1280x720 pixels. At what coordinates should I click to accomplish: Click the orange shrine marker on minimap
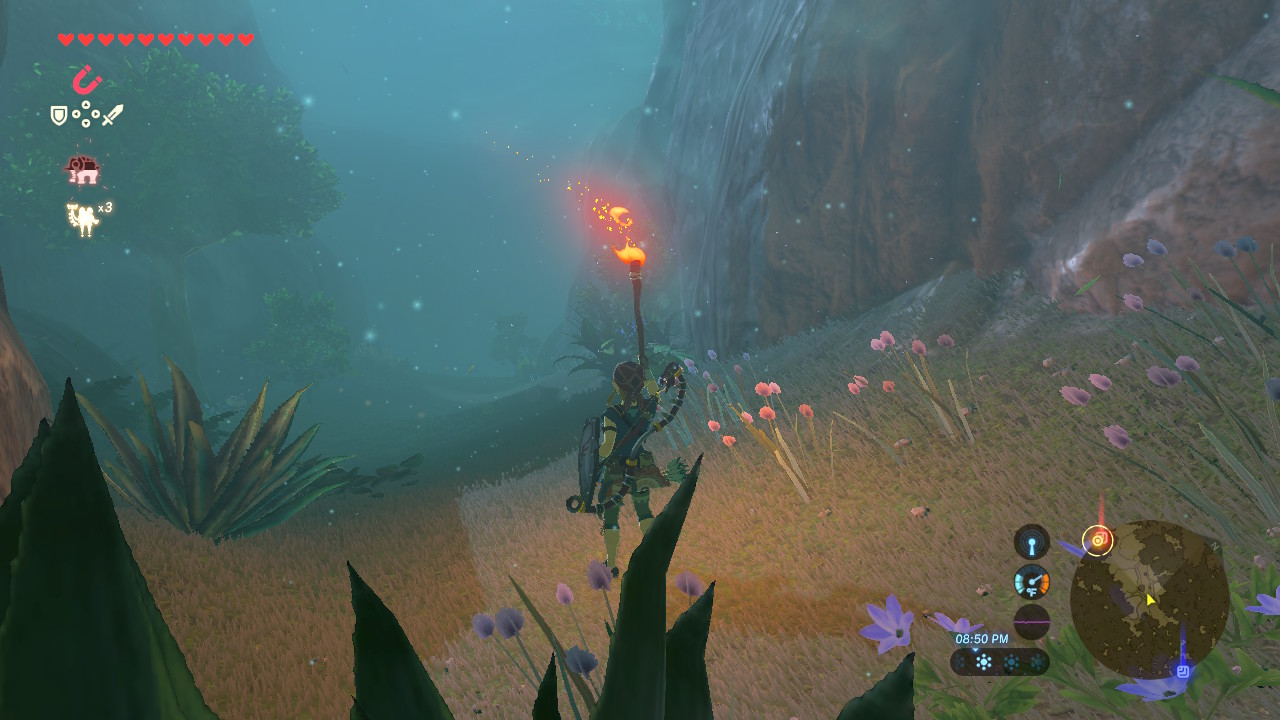[1099, 538]
